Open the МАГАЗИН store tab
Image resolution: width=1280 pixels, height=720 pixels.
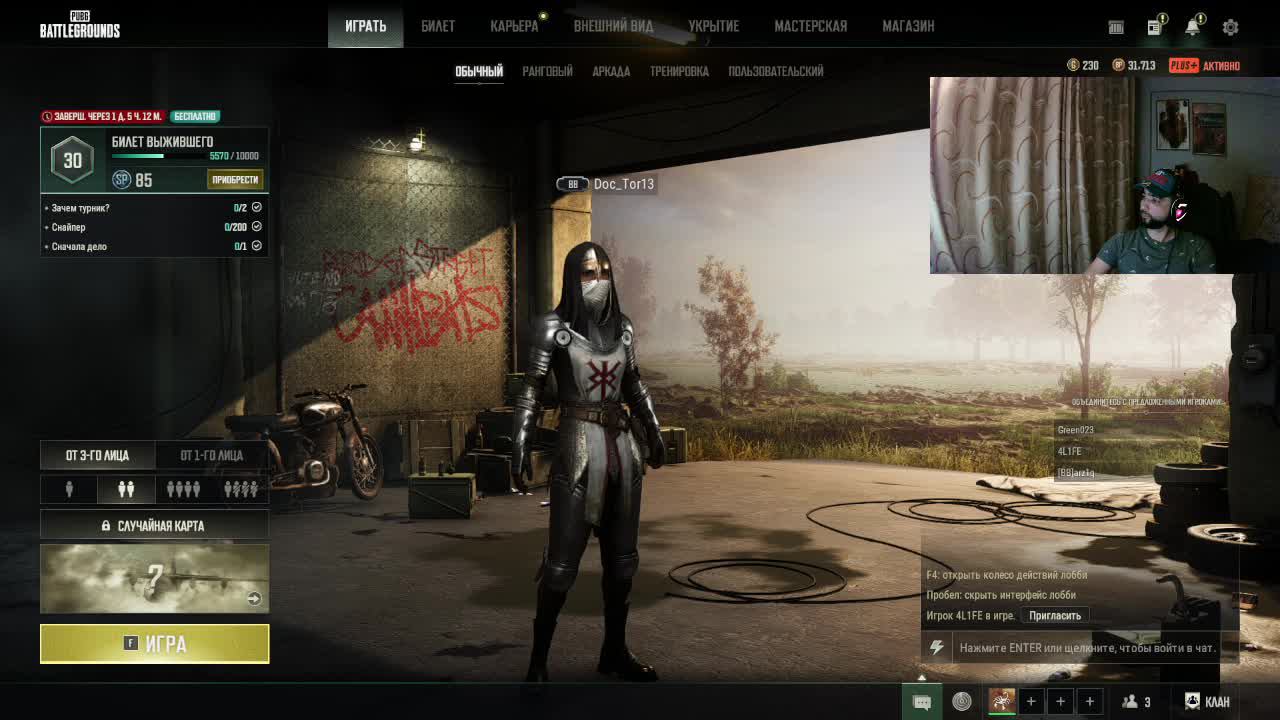tap(908, 26)
